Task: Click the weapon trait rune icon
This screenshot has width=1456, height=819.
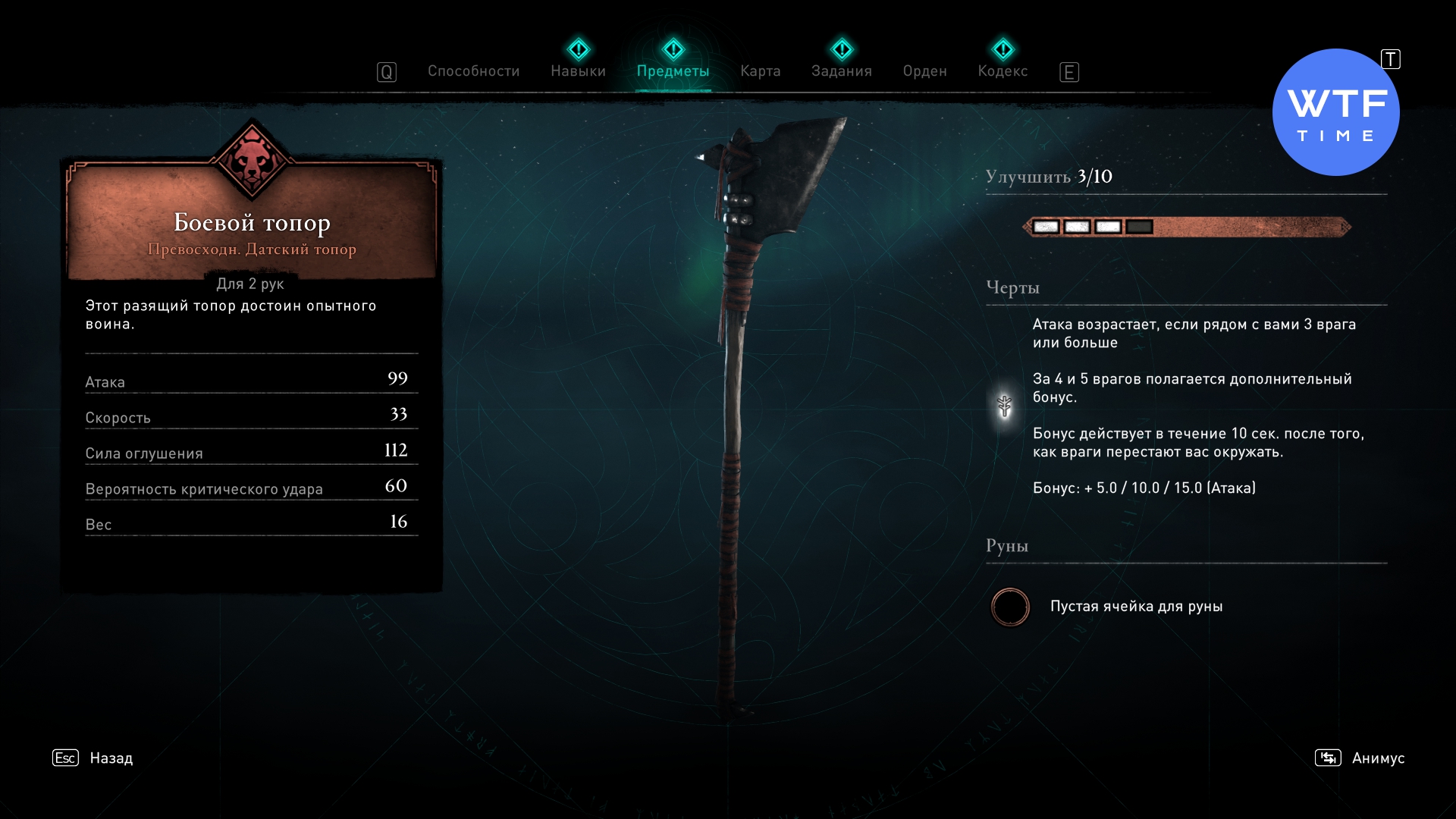Action: point(1005,406)
